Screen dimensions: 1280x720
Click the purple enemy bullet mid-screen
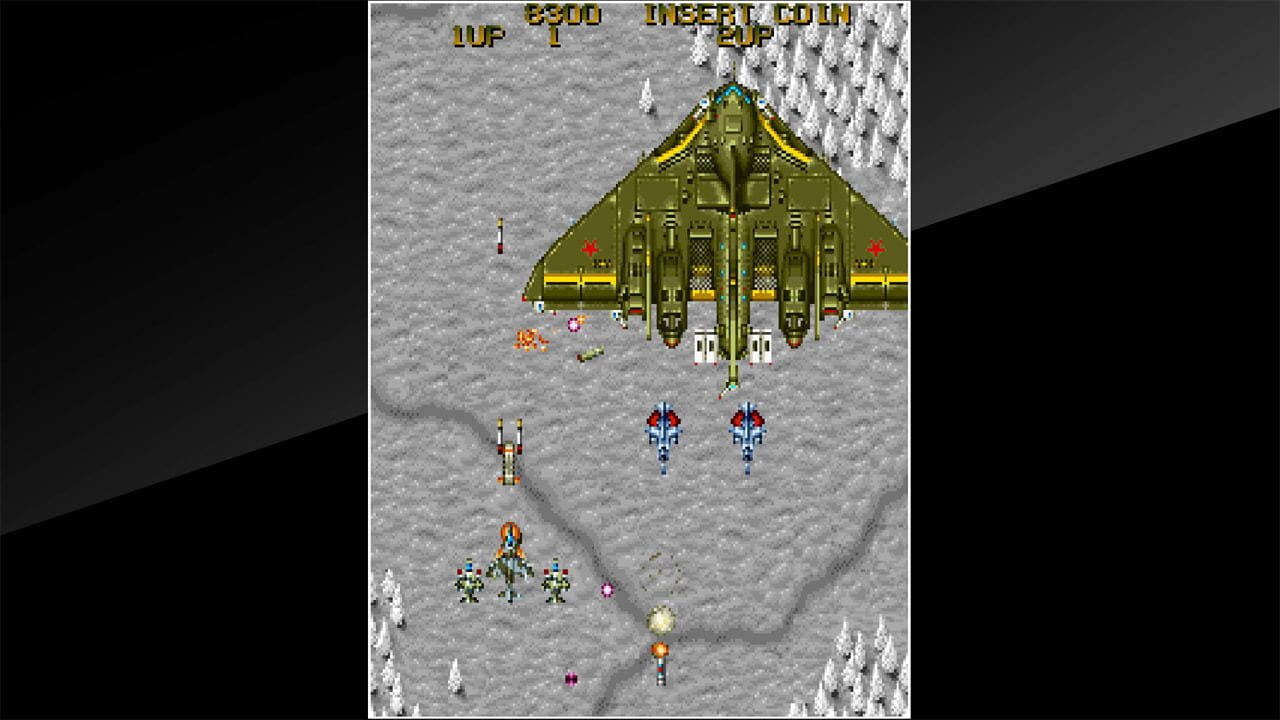[x=606, y=590]
